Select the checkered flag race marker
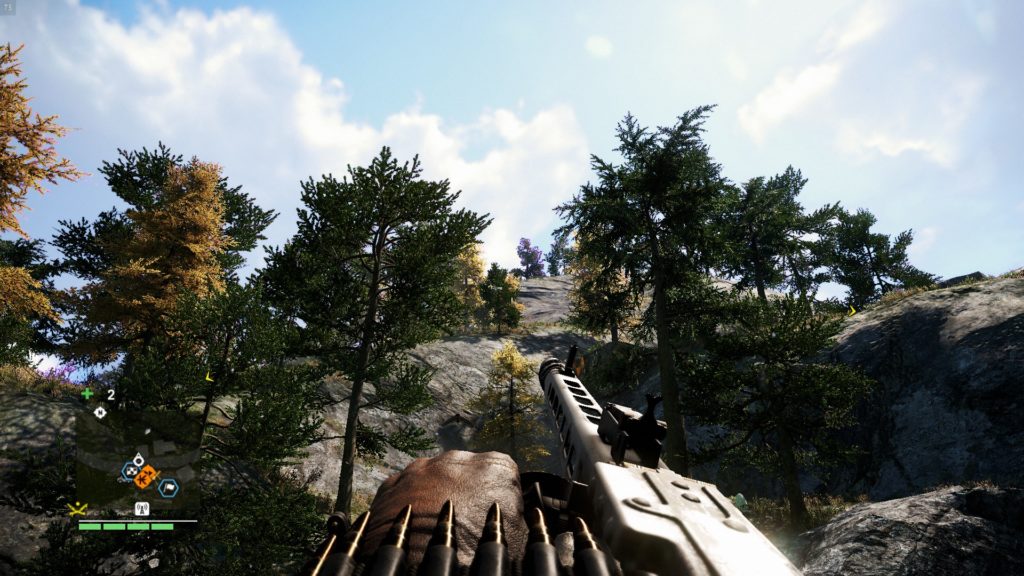 (130, 470)
